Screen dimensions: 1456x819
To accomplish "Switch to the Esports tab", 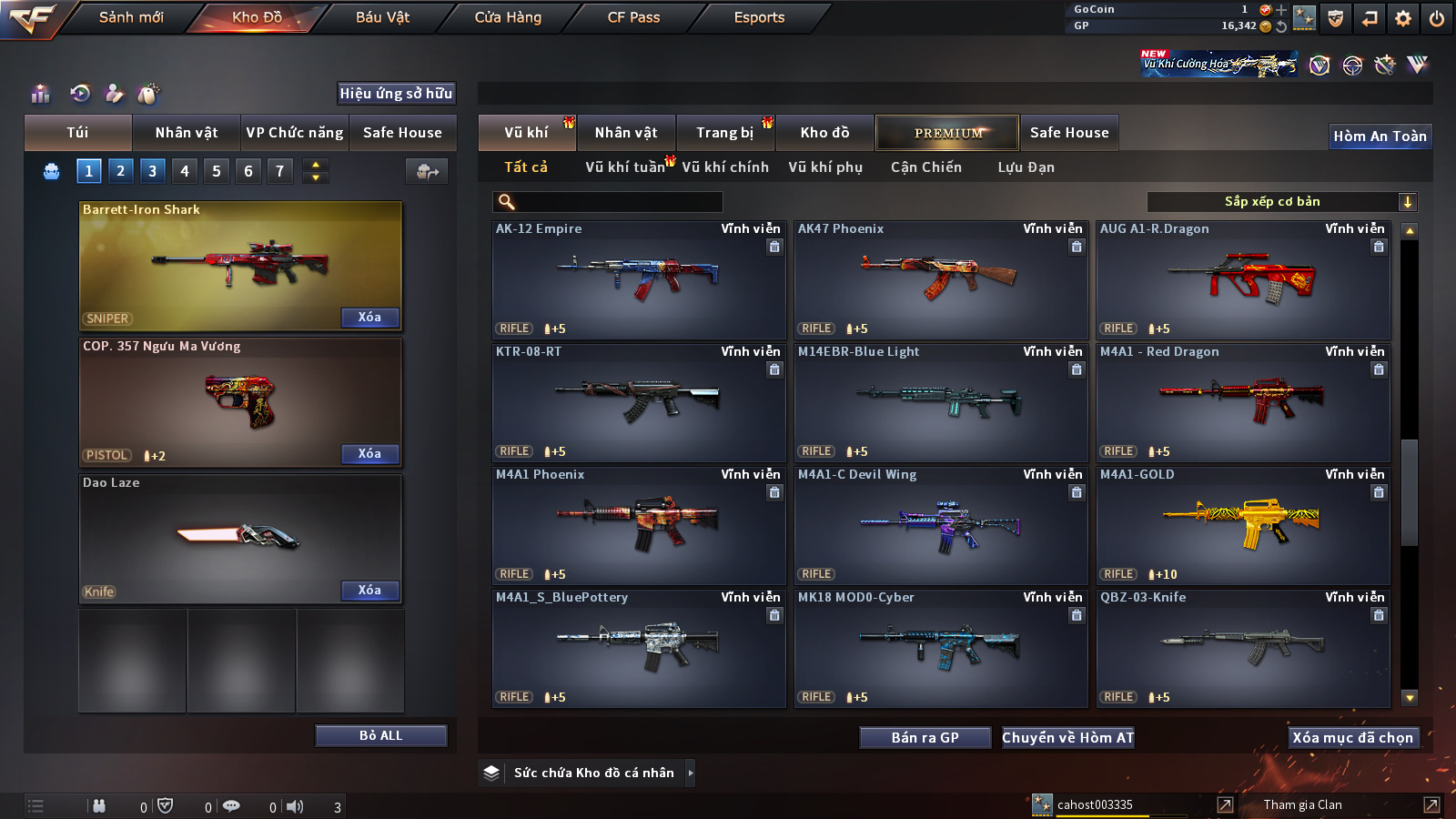I will pyautogui.click(x=759, y=17).
